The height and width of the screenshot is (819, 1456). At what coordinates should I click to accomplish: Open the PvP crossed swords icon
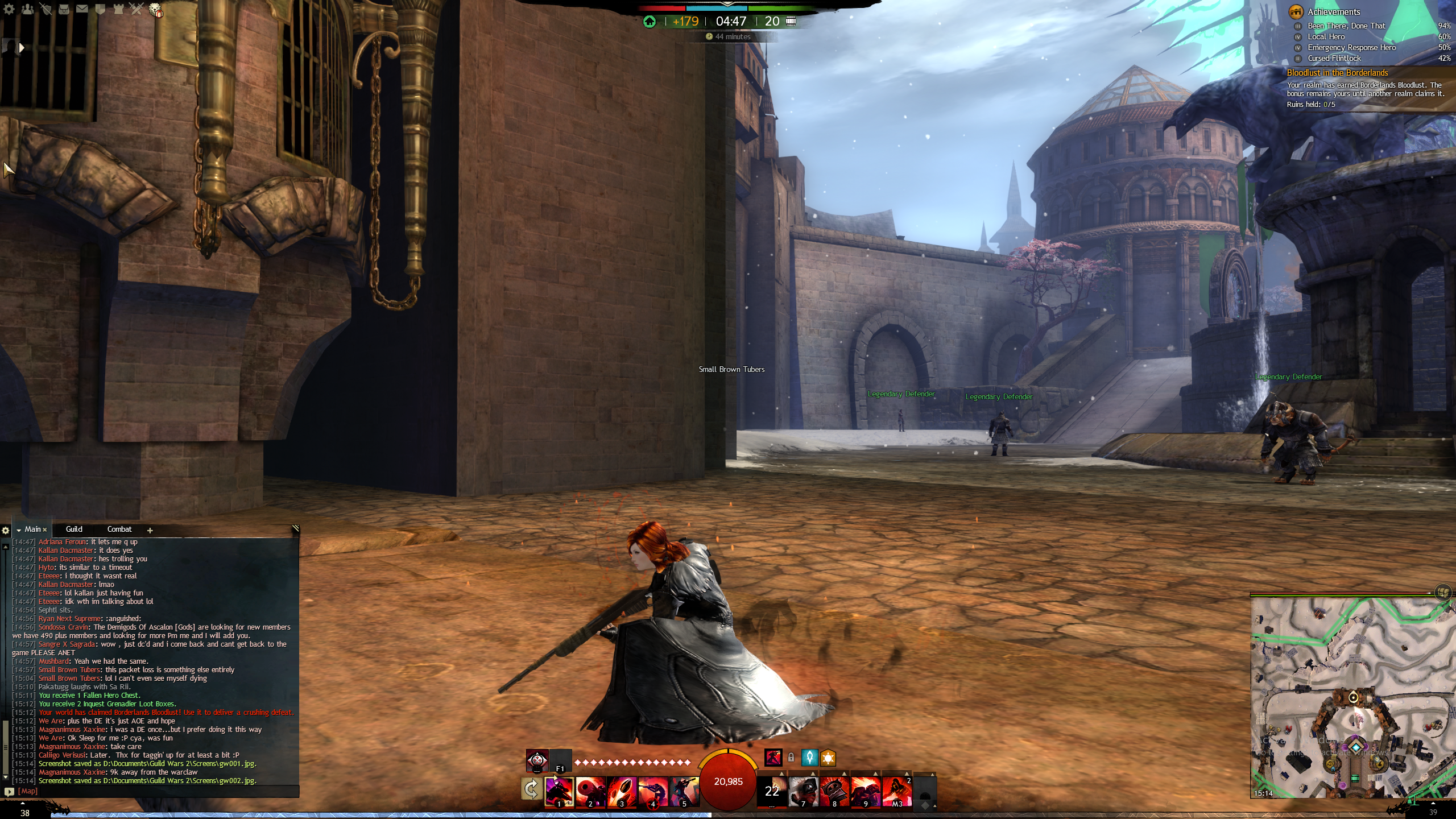136,9
